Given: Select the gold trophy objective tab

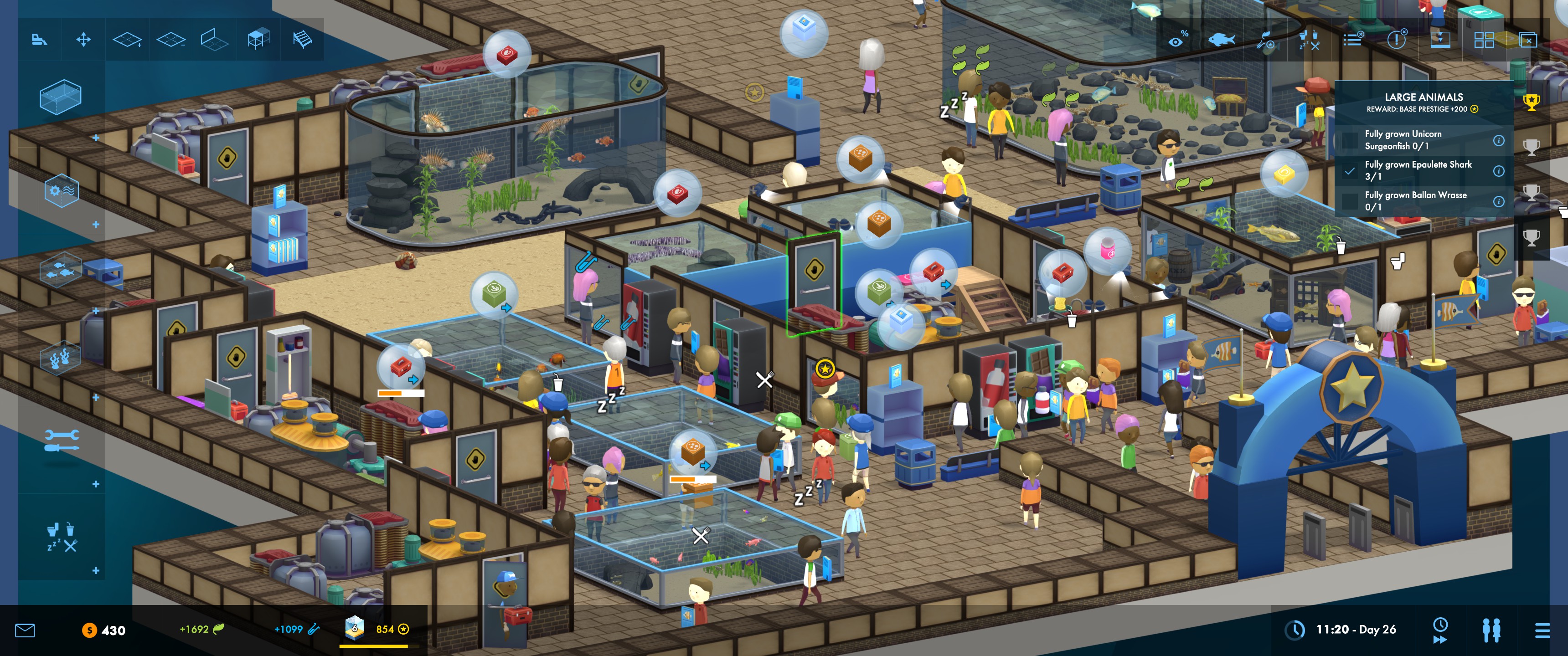Looking at the screenshot, I should (x=1532, y=102).
